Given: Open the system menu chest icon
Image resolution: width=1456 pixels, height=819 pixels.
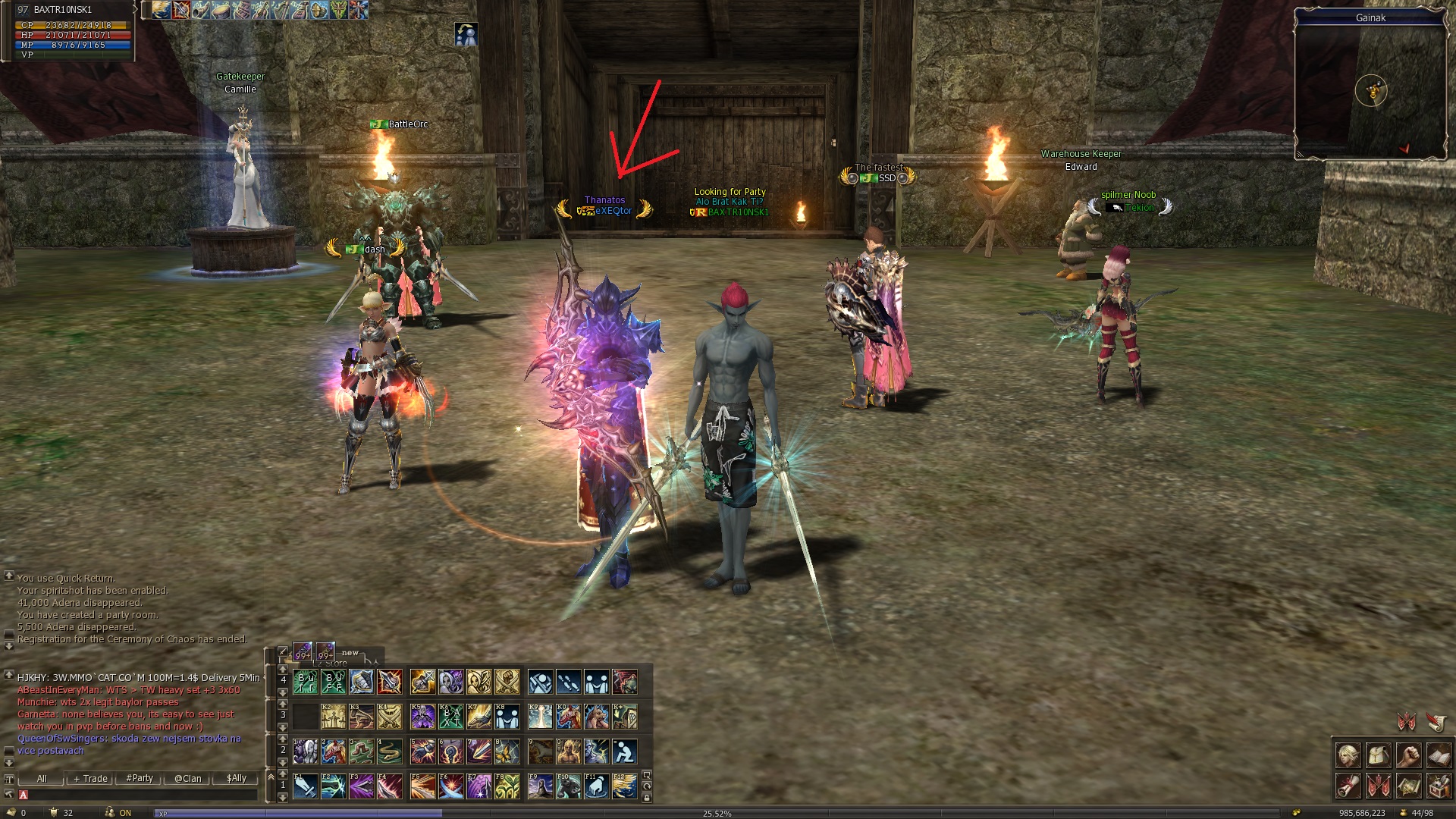Looking at the screenshot, I should point(1439,786).
